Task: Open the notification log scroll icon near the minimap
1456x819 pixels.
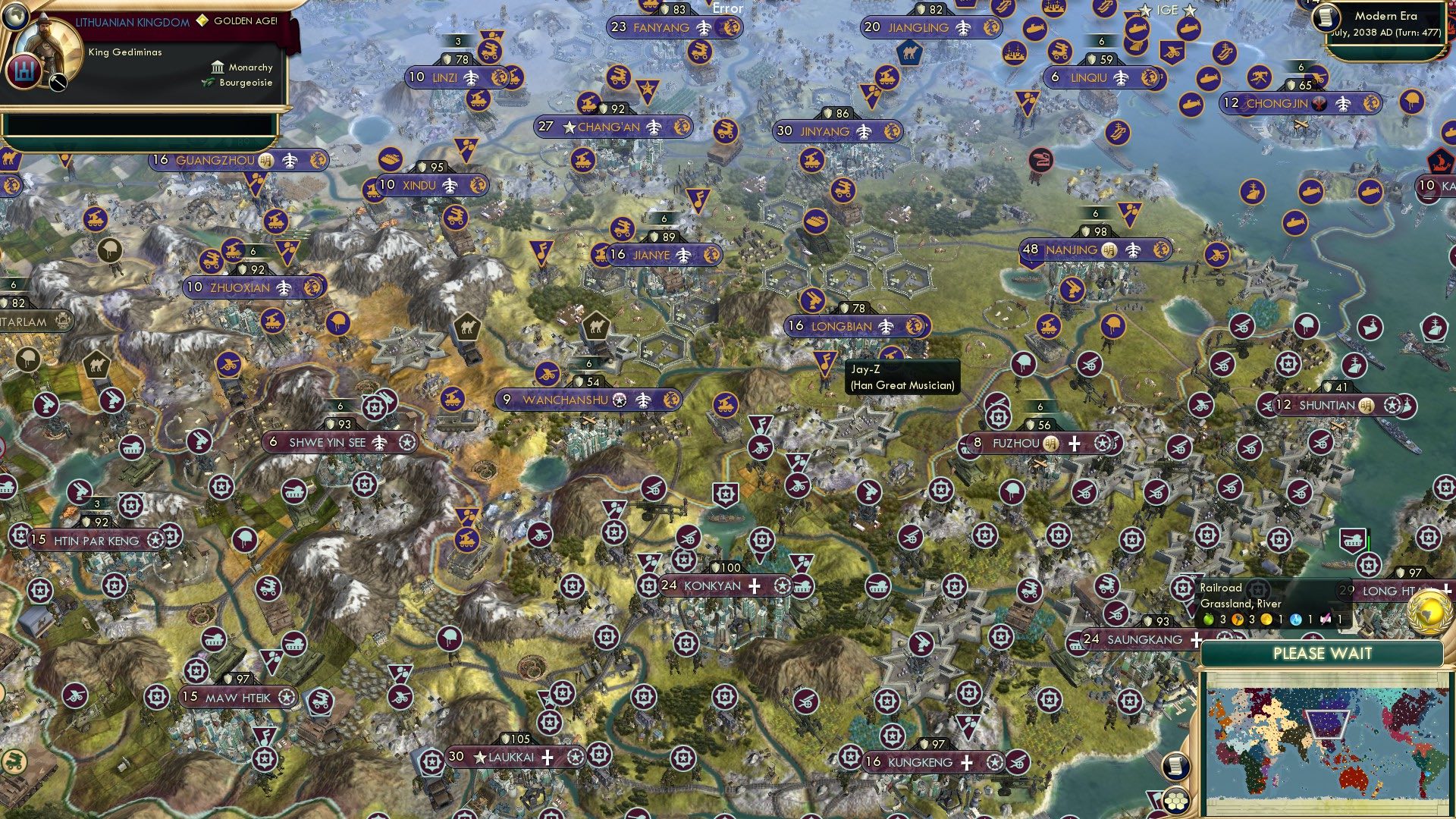Action: (x=1176, y=766)
